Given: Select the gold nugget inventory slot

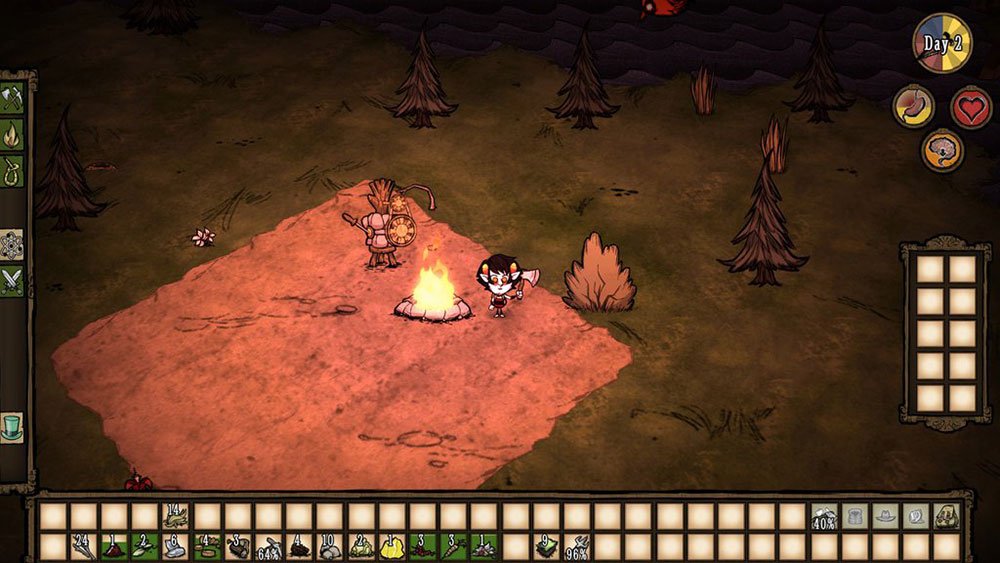Looking at the screenshot, I should (x=392, y=547).
